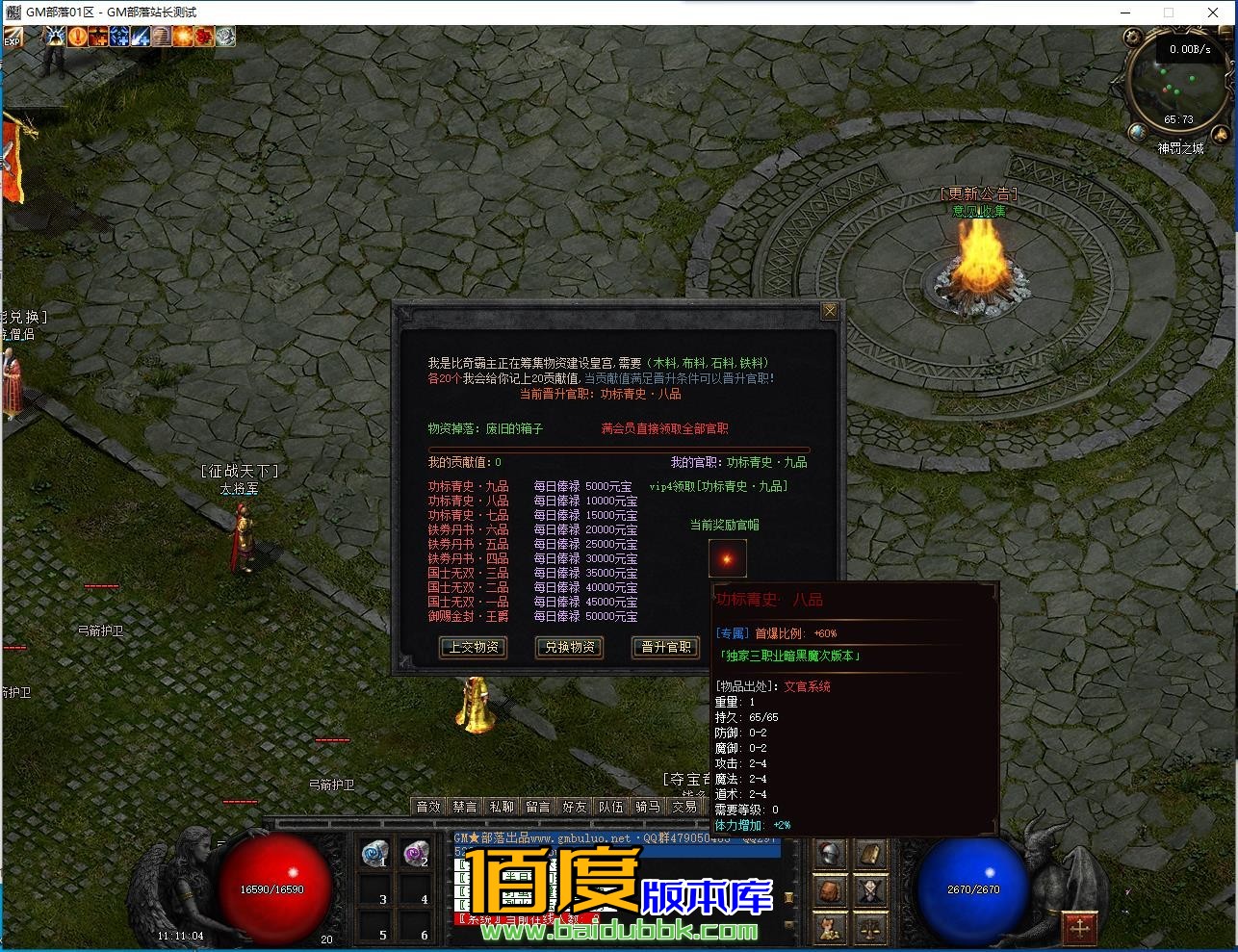This screenshot has width=1238, height=952.
Task: Switch to the 私聊 private chat tab
Action: tap(502, 807)
